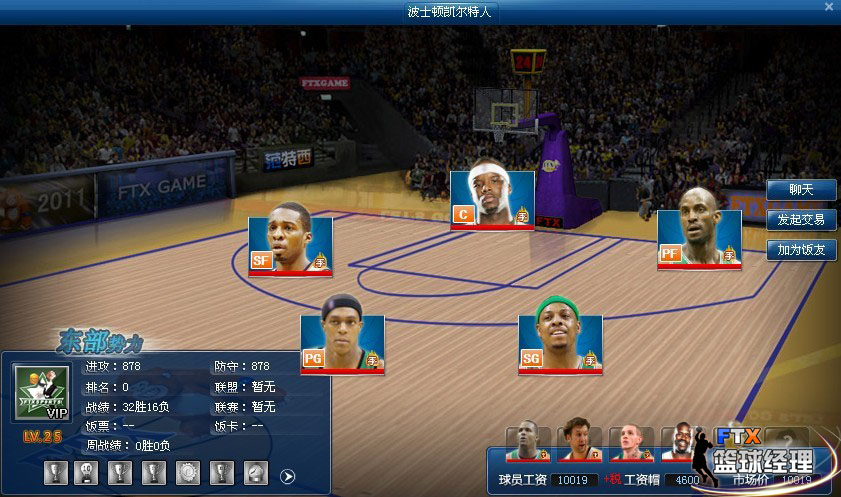
Task: Close the Boston Celtics team window
Action: 828,7
